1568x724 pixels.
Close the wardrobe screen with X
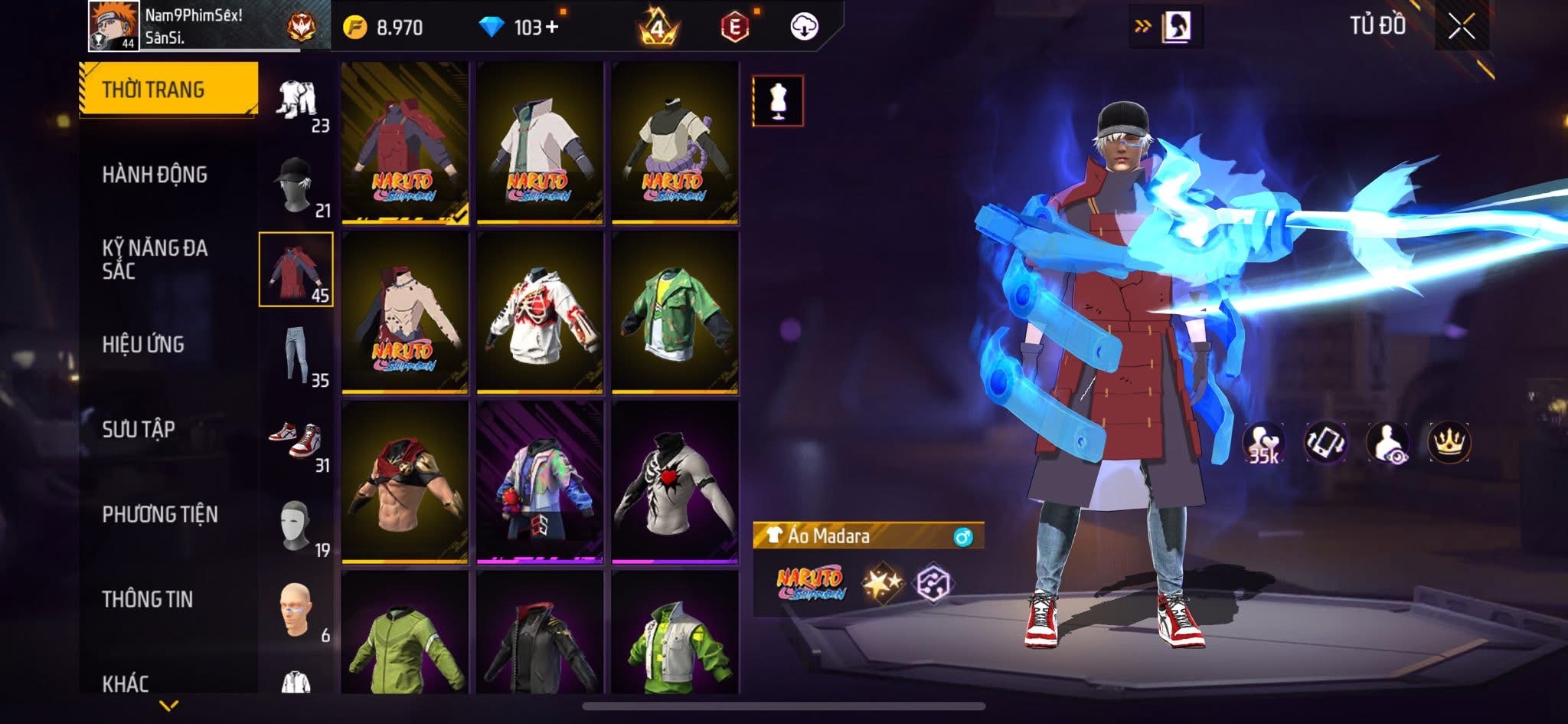pyautogui.click(x=1461, y=28)
